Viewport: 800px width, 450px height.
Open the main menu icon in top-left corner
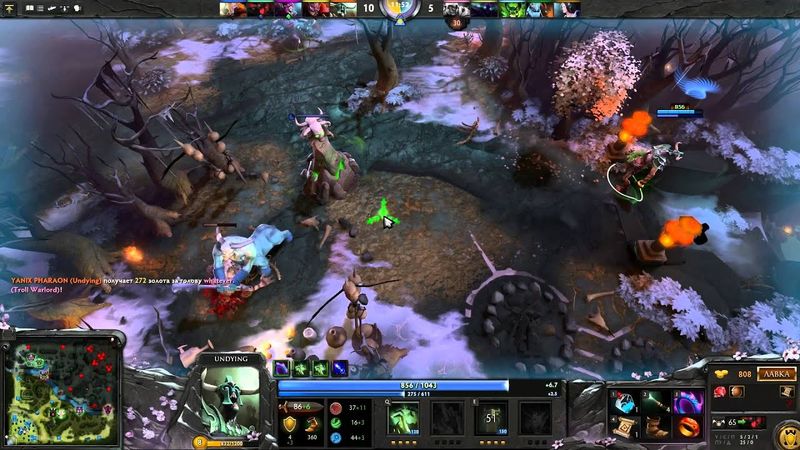coord(8,6)
